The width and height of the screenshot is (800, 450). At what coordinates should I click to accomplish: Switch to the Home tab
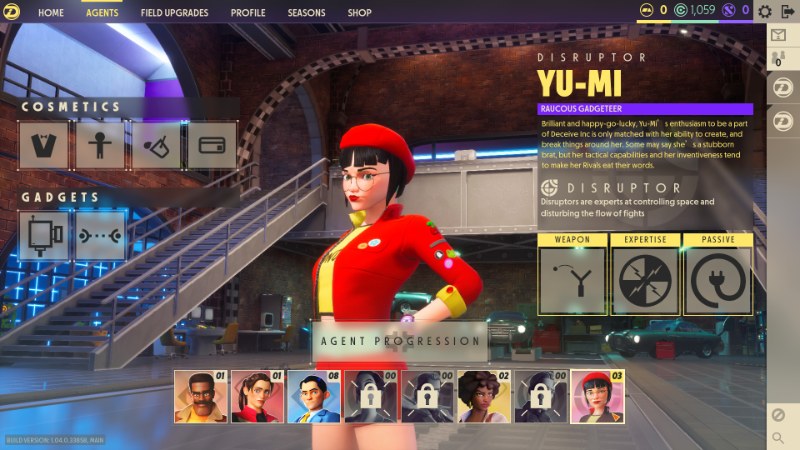51,13
